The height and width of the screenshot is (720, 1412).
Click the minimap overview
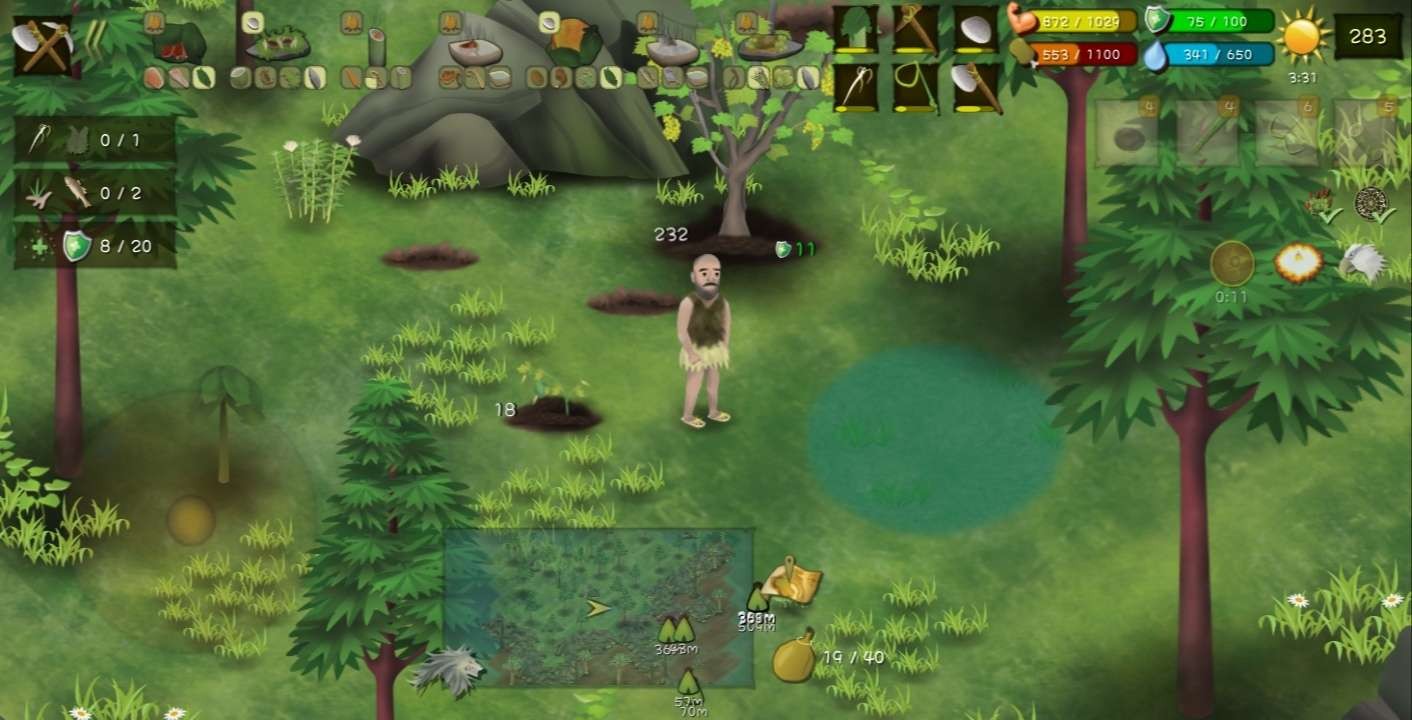(598, 607)
